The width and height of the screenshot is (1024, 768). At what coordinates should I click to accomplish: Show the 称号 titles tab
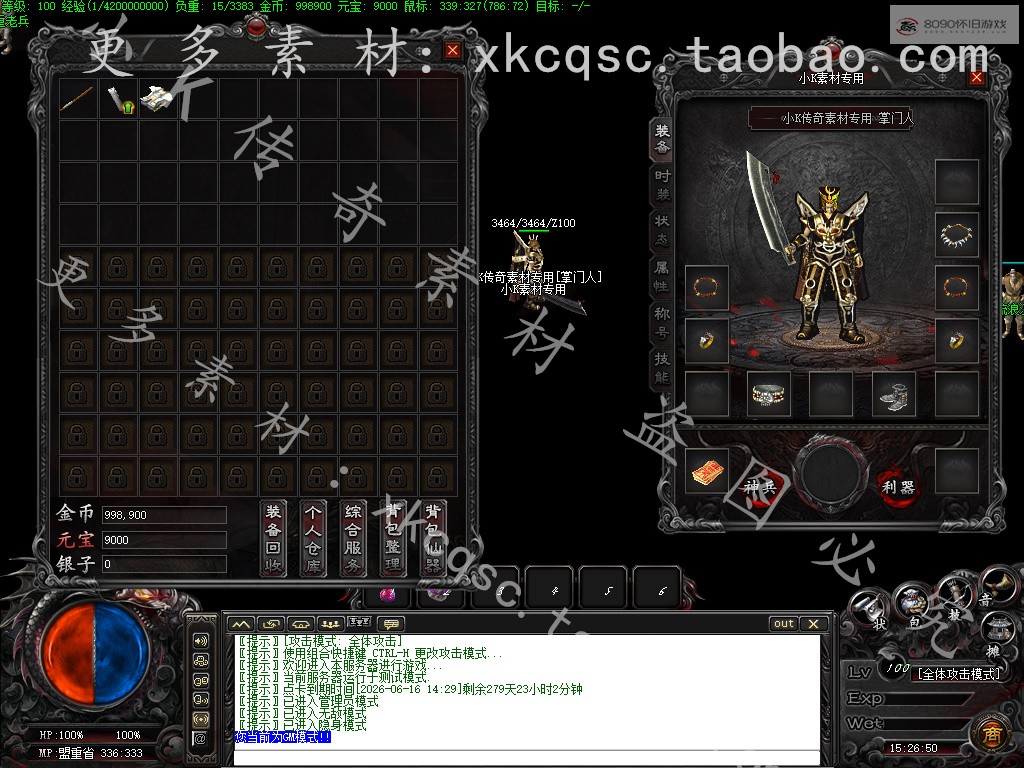tap(663, 321)
